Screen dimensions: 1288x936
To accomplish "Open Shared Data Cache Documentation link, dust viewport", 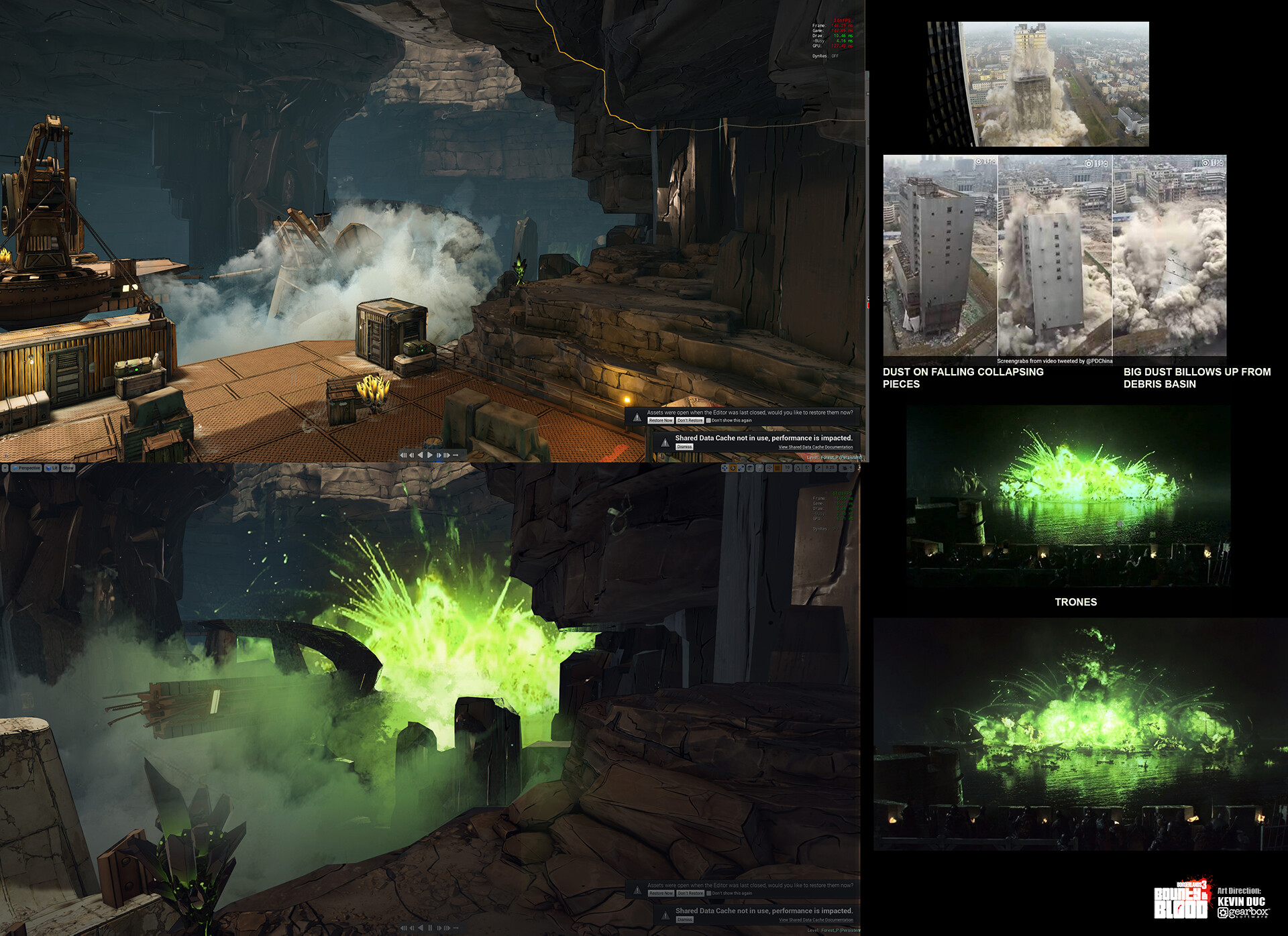I will tap(816, 447).
